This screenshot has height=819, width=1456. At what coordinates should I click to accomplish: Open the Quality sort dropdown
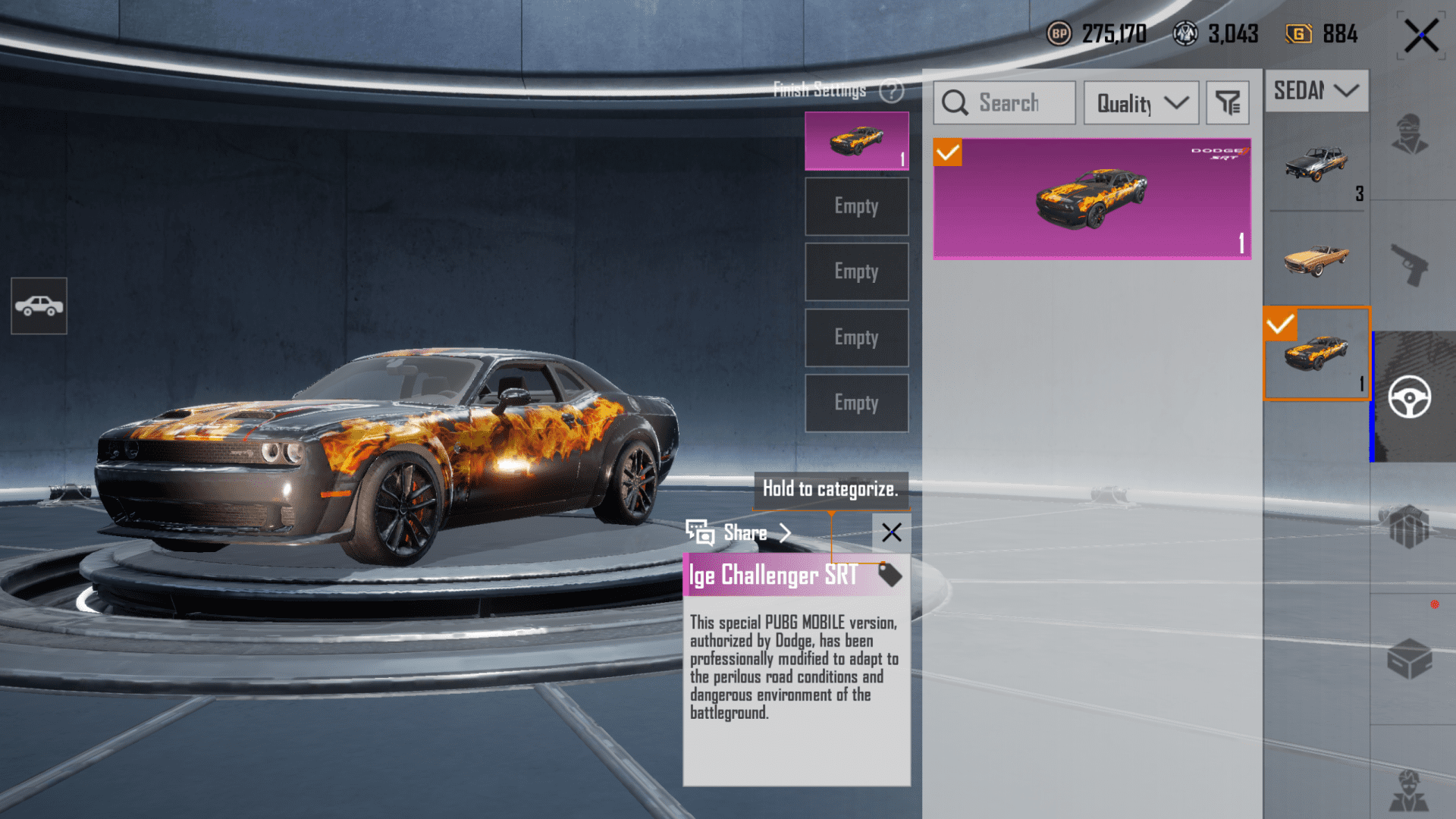[1141, 103]
